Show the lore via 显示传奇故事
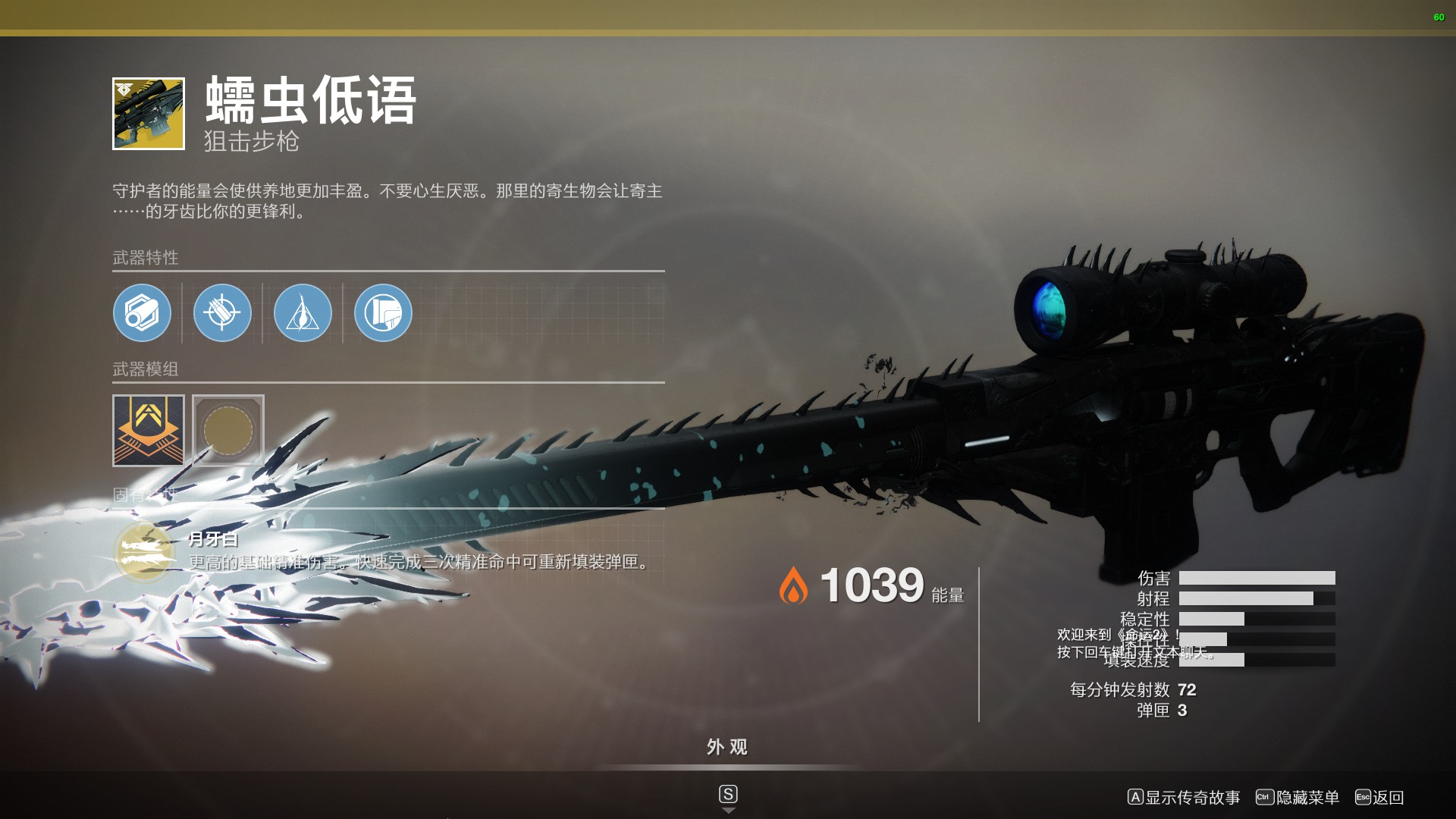The width and height of the screenshot is (1456, 819). click(x=1184, y=797)
